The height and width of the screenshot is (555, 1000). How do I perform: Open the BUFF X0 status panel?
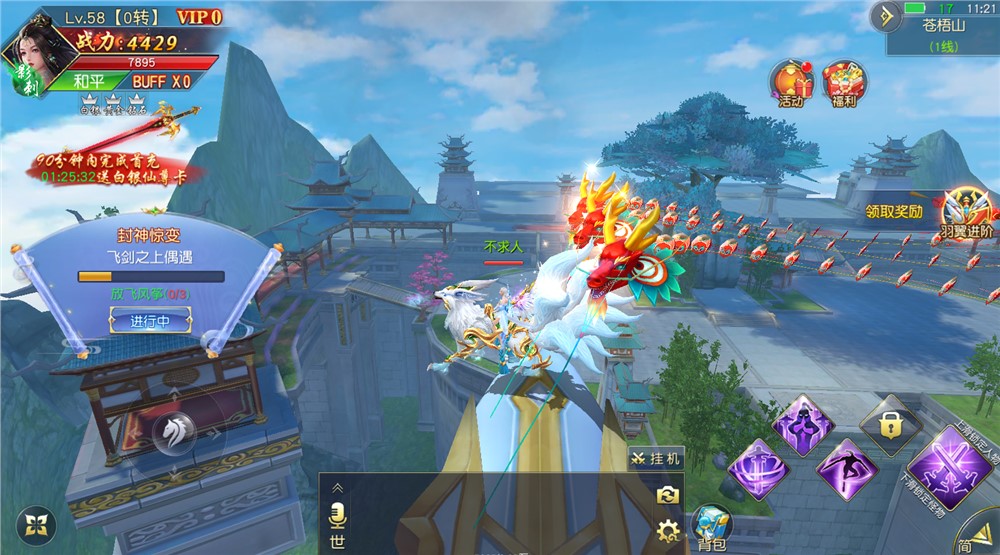point(160,81)
